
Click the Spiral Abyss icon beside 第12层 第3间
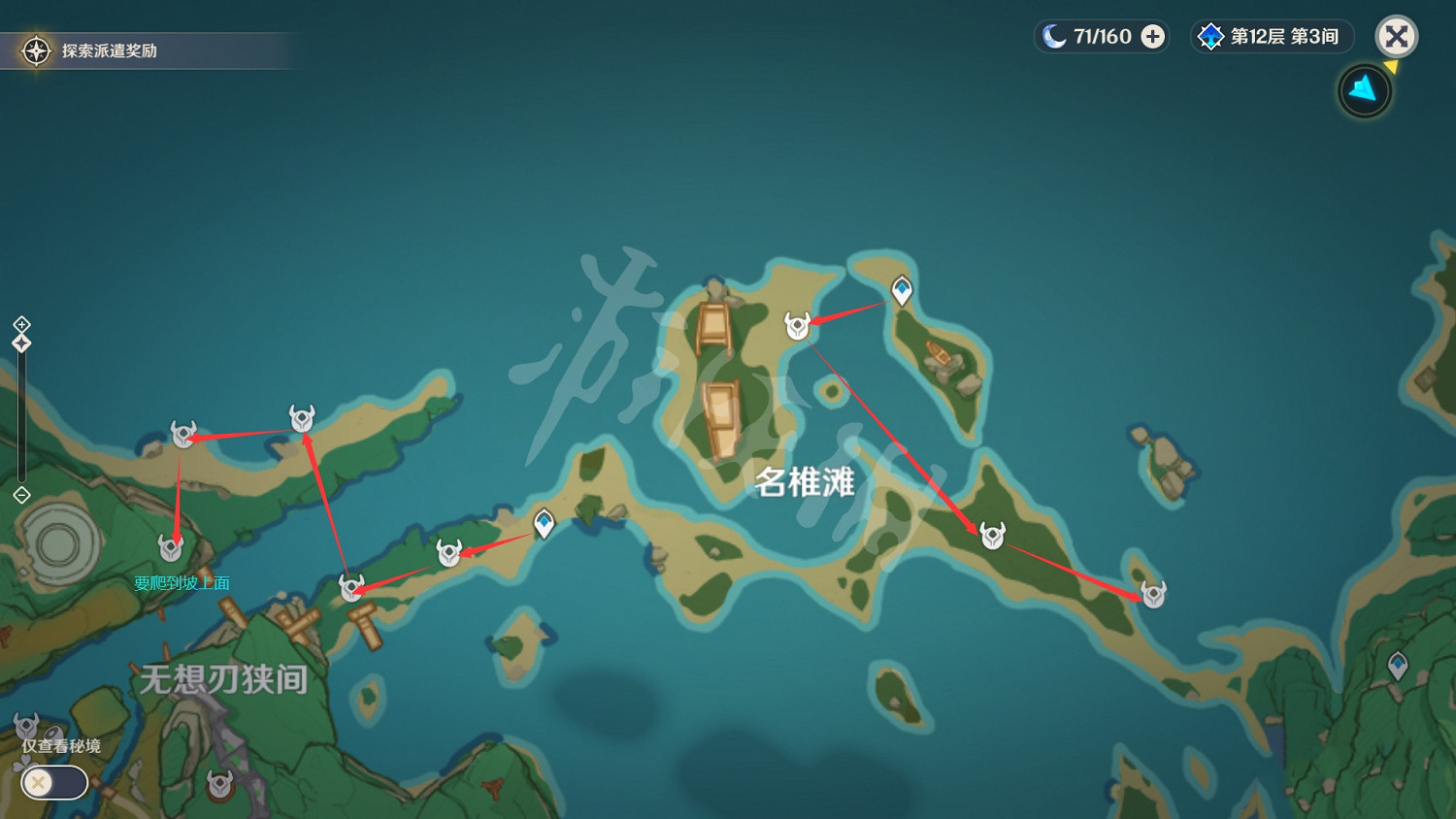(1210, 37)
